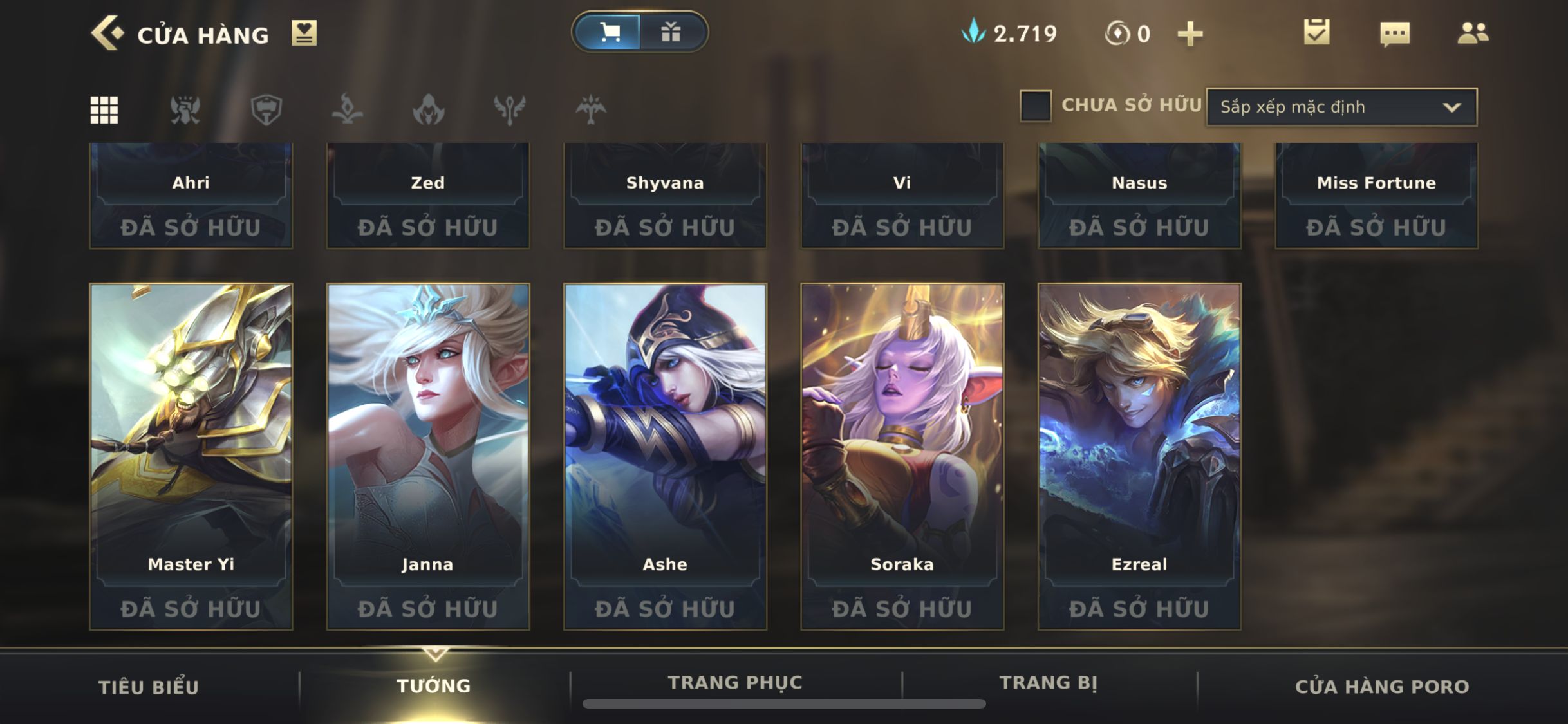Switch to the Tiêu Biểu tab

pos(149,687)
